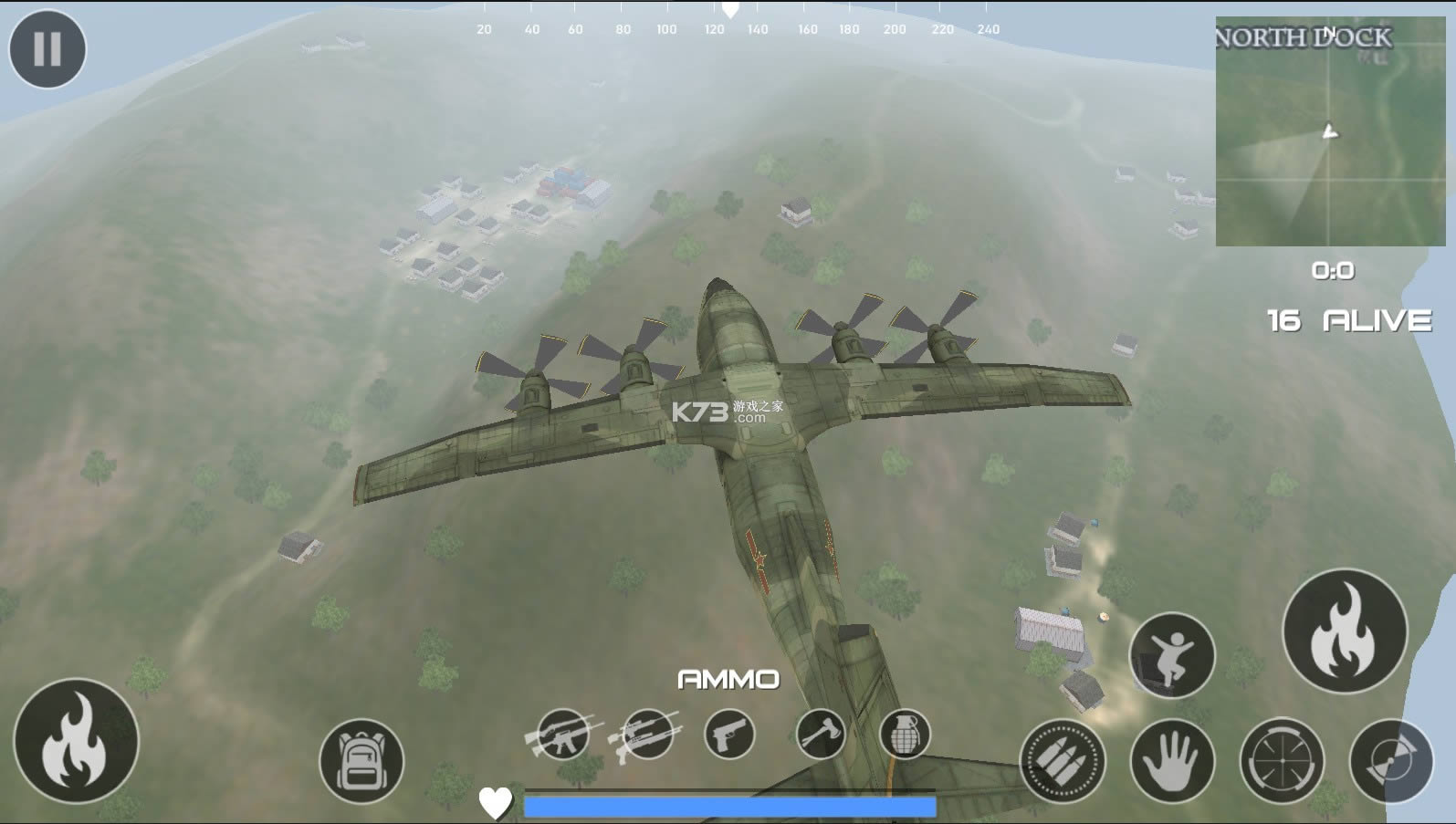1456x824 pixels.
Task: Select the assault rifles weapon slot
Action: pyautogui.click(x=561, y=735)
